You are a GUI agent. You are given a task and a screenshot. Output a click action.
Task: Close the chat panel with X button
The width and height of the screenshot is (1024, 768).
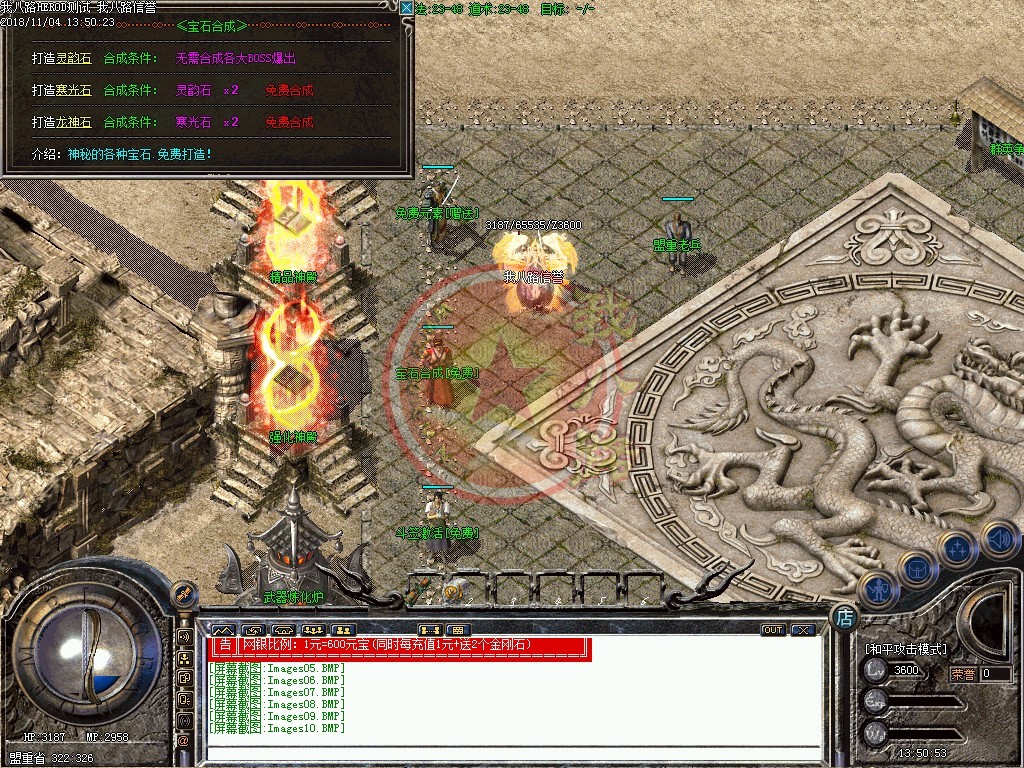point(802,630)
